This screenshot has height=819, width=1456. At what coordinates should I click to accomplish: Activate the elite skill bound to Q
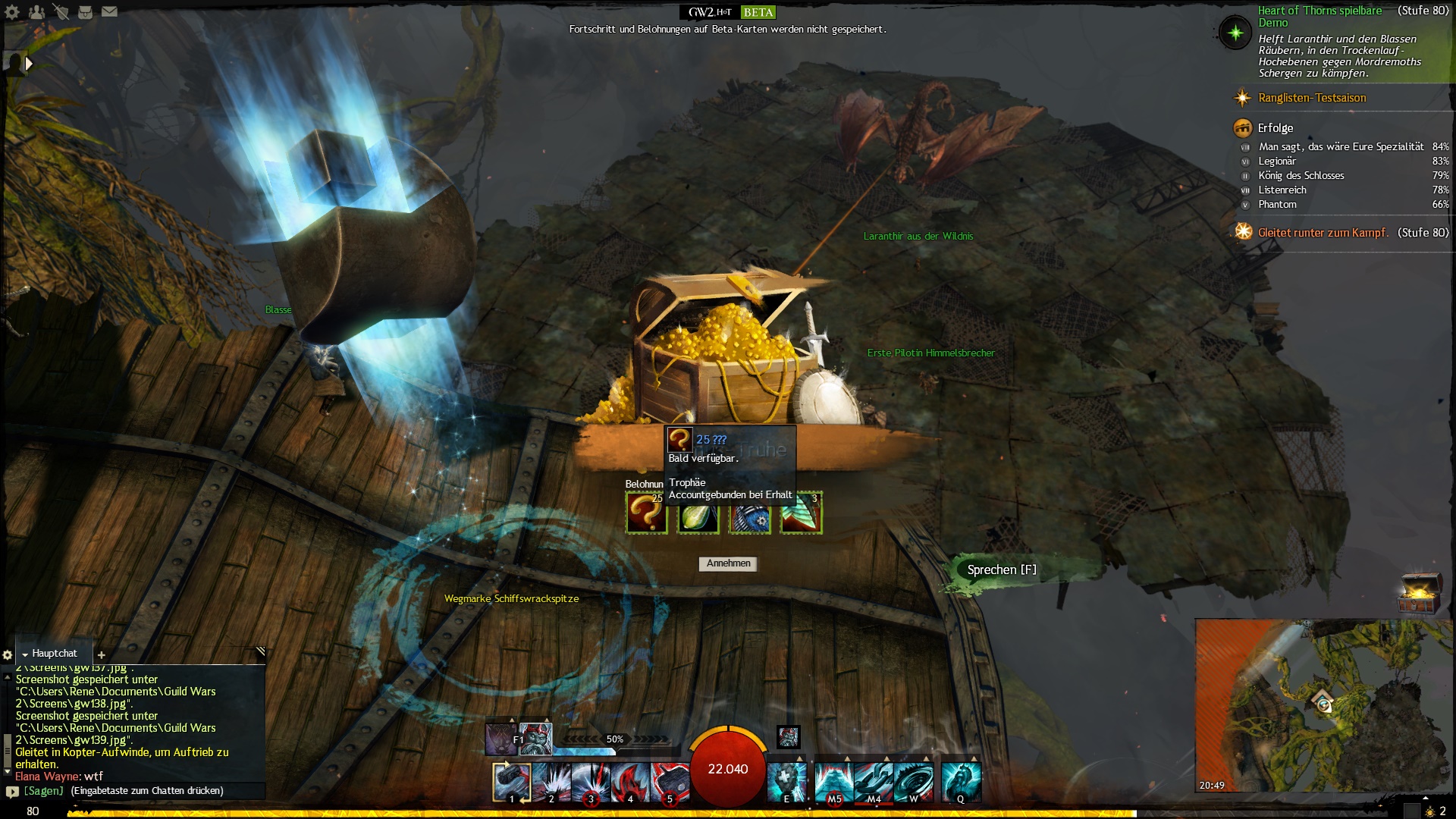click(961, 782)
